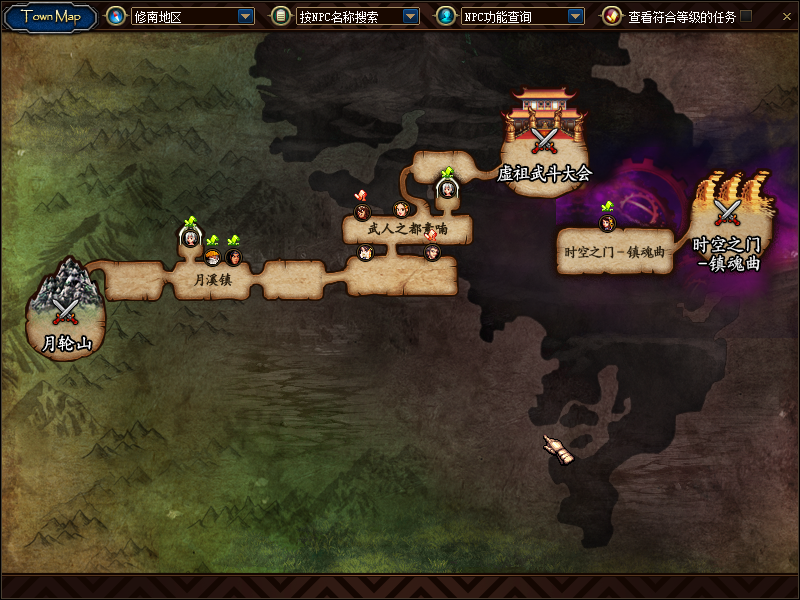Toggle the 查看符合等级的任务 checkbox

click(746, 16)
